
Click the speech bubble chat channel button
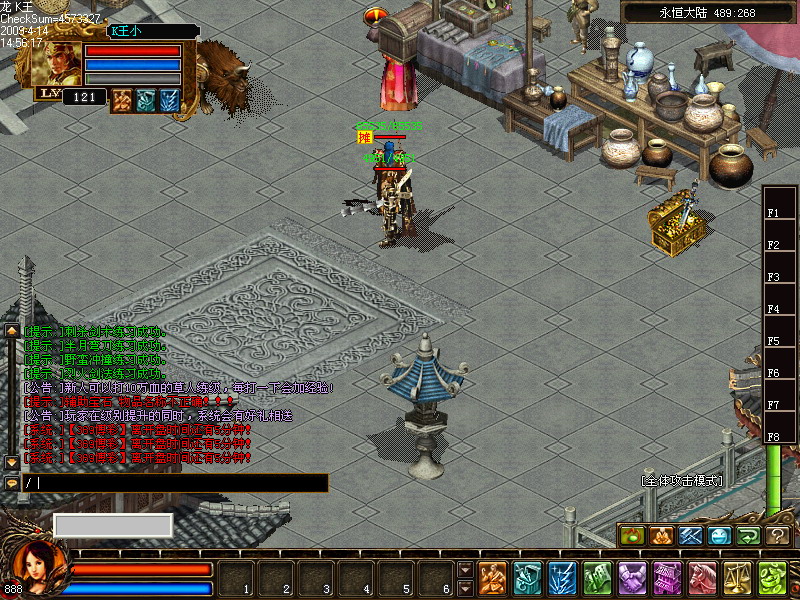tap(12, 483)
